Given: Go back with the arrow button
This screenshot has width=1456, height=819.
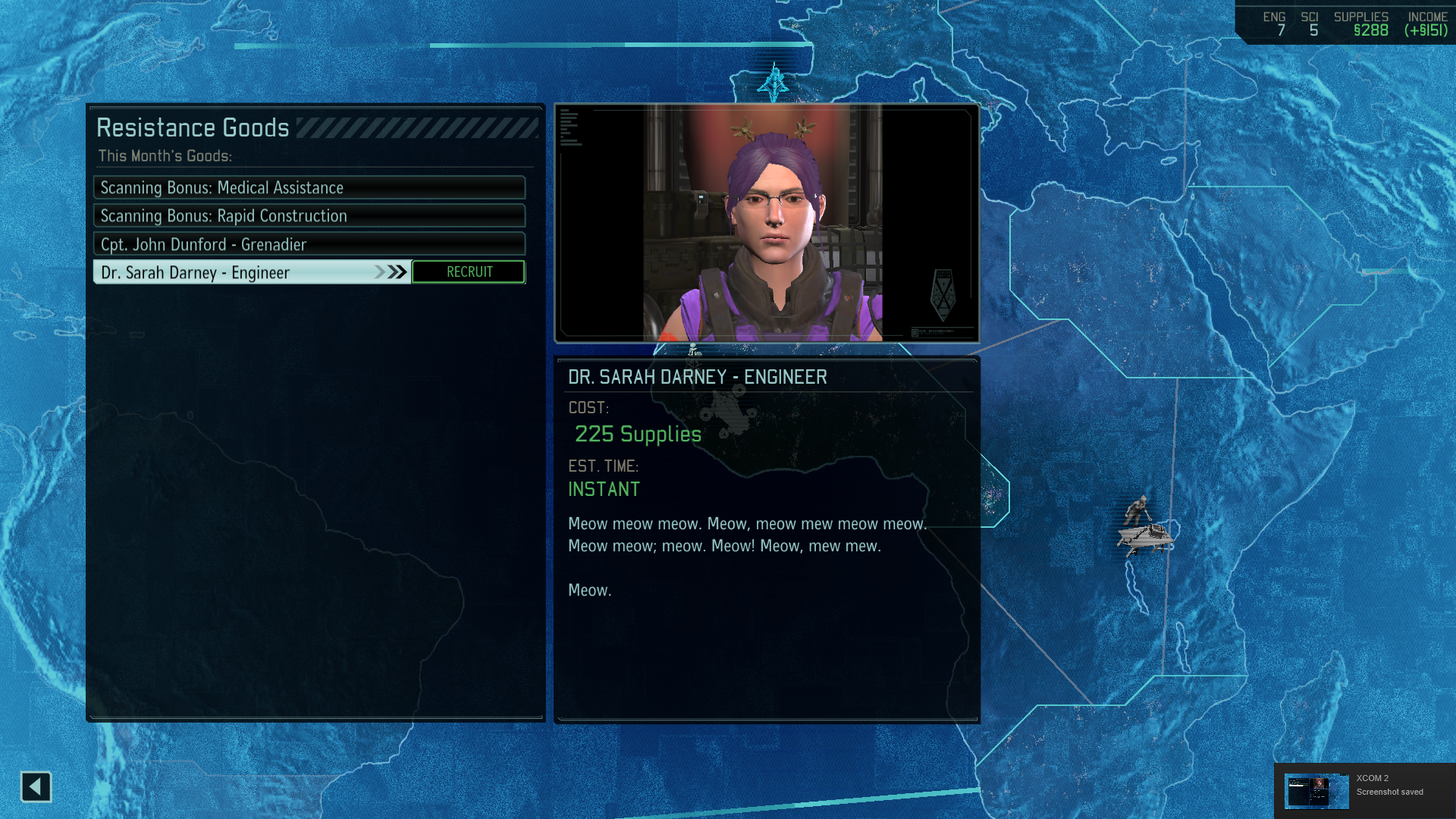Looking at the screenshot, I should 36,787.
